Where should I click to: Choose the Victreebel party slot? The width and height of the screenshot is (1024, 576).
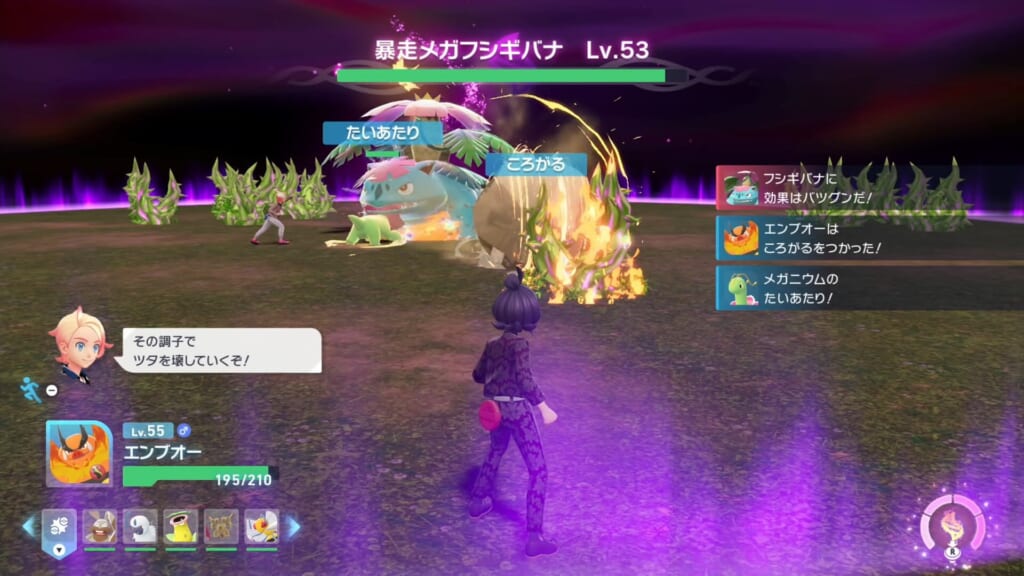tap(181, 525)
